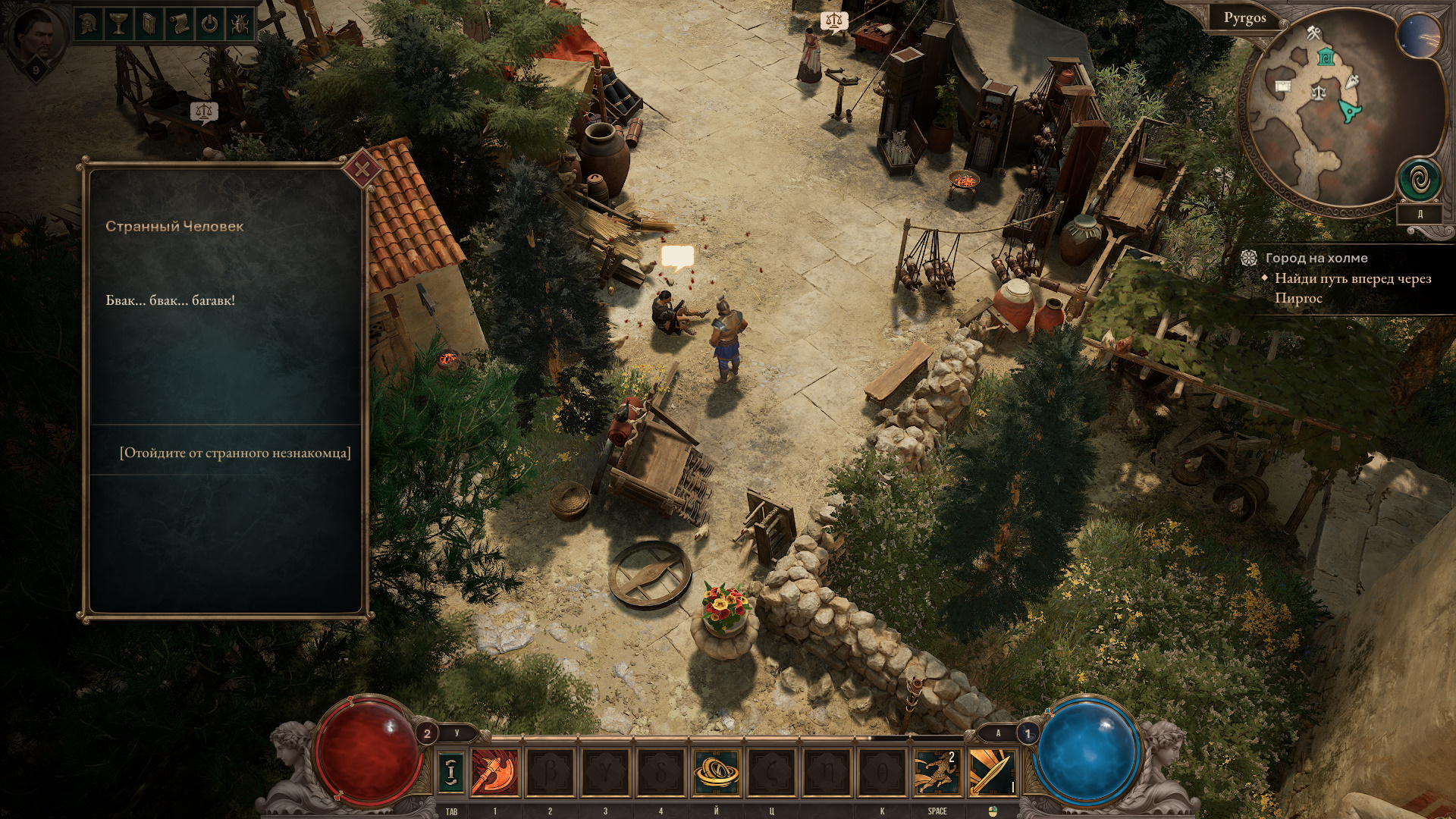Select the golden sword attack skill
The width and height of the screenshot is (1456, 819).
pos(992,771)
